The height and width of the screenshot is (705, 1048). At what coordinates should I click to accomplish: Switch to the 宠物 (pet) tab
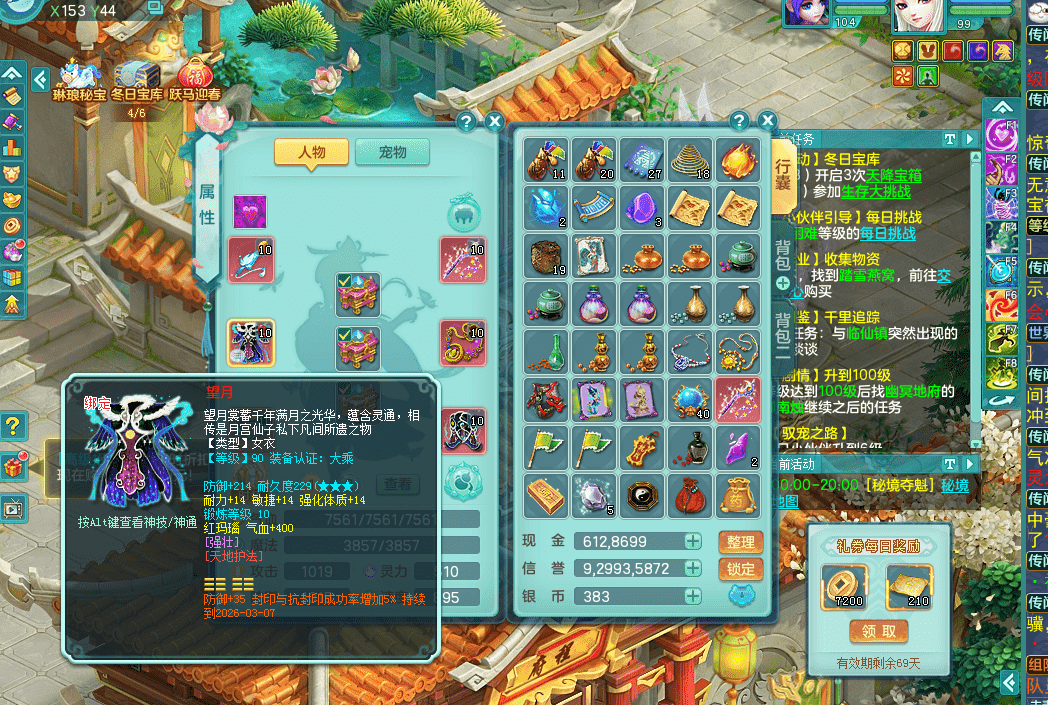point(392,152)
